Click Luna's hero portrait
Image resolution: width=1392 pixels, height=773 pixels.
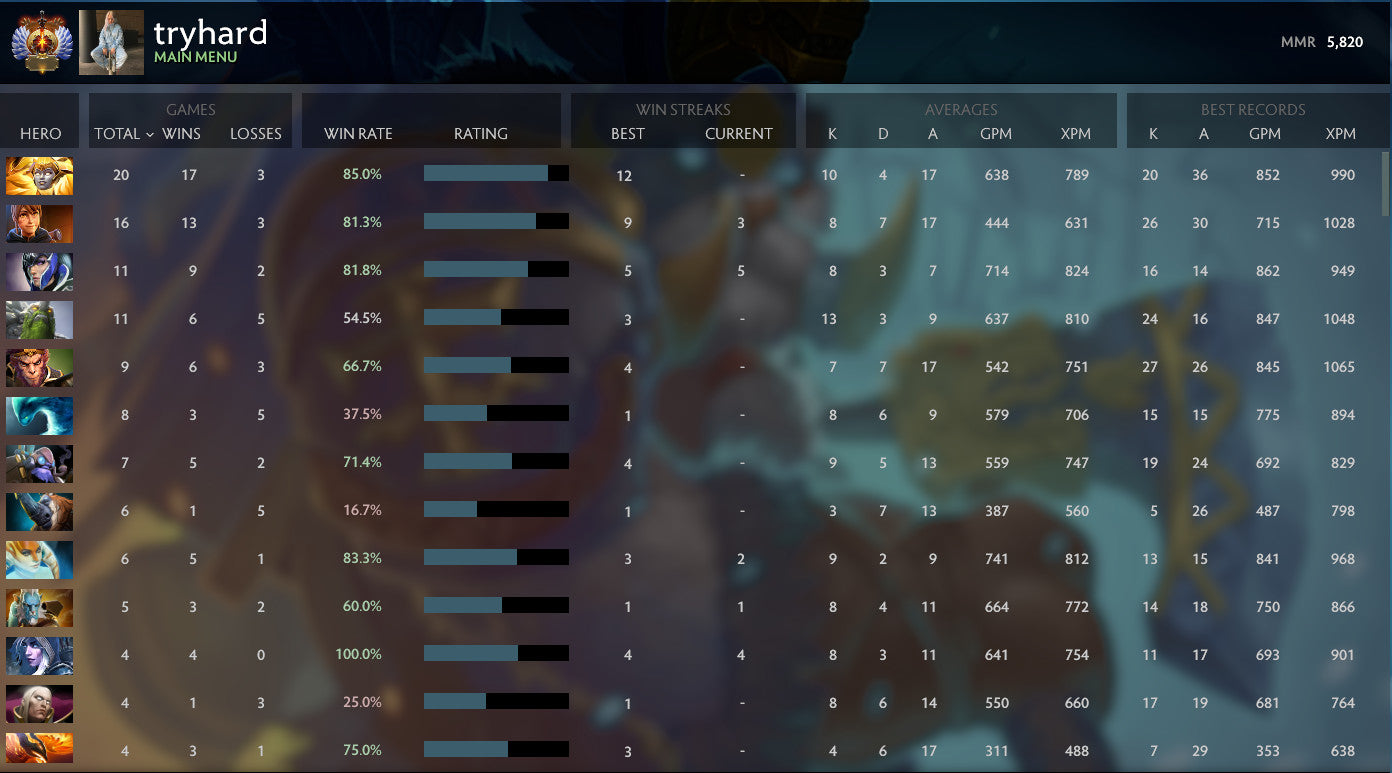40,271
